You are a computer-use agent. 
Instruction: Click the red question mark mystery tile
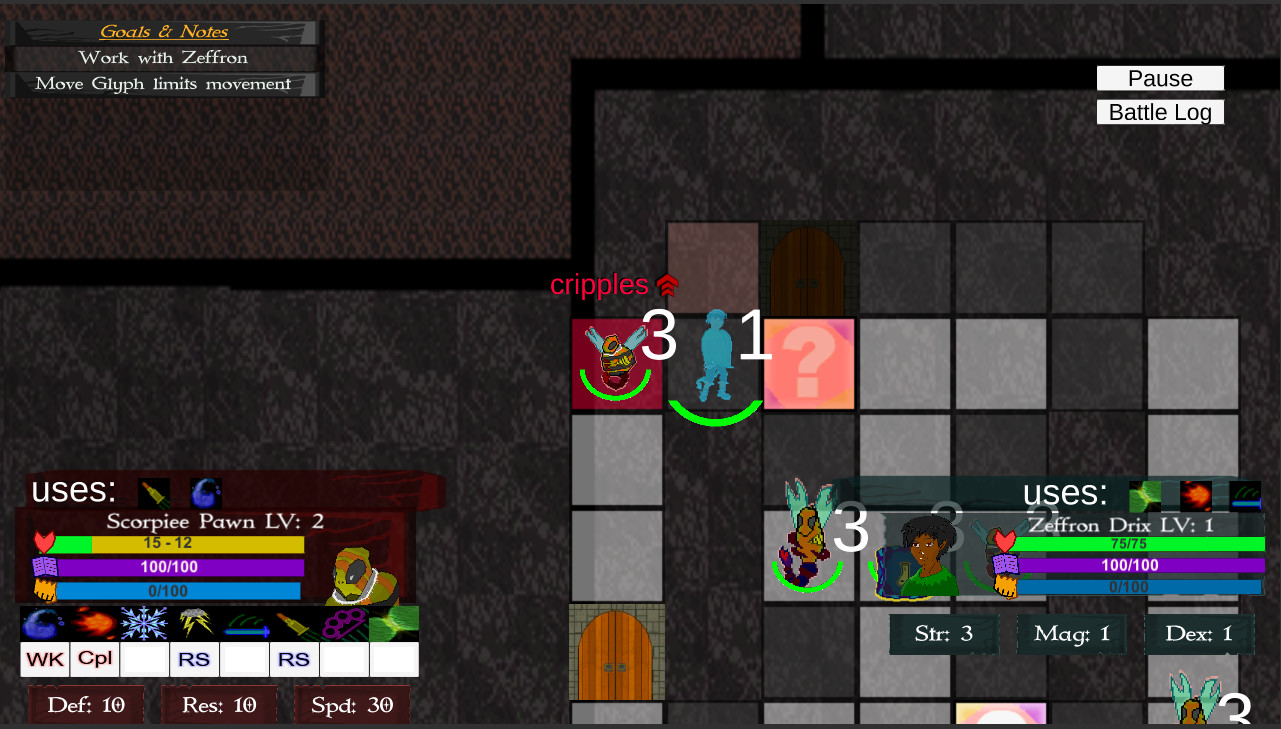click(808, 364)
